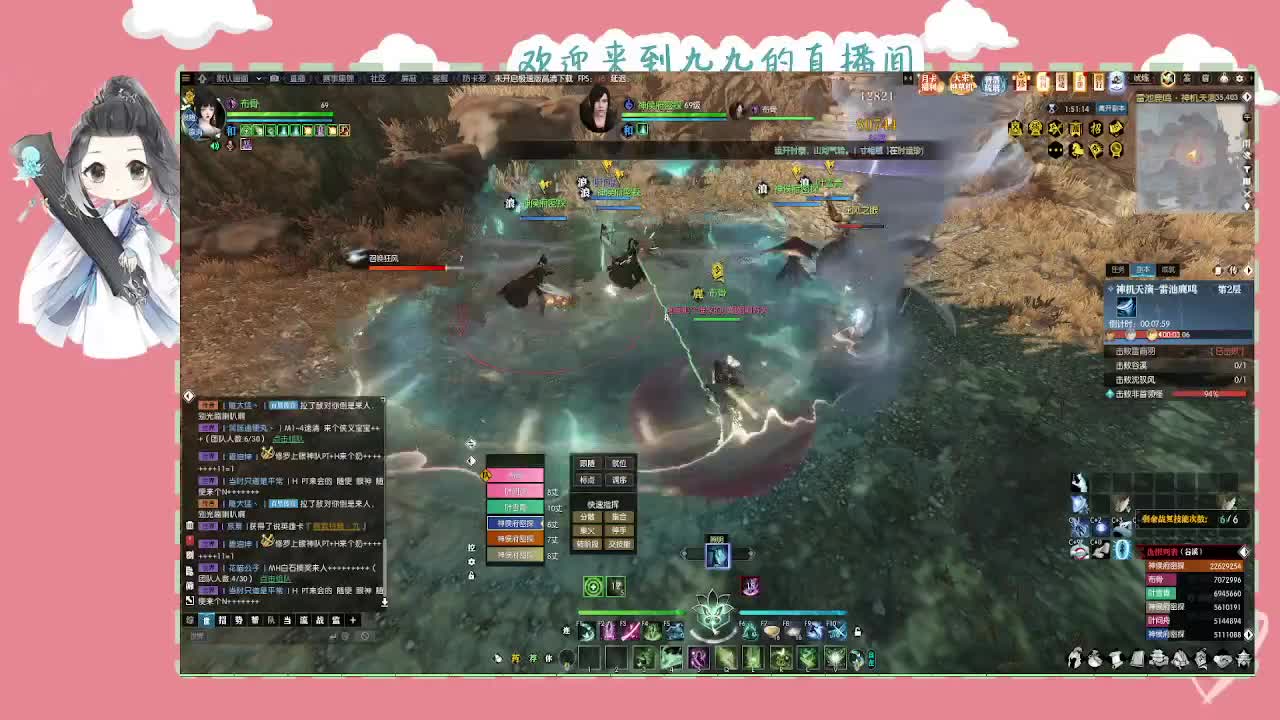
Task: Click the green healing skill icon beside quick commands
Action: 594,586
